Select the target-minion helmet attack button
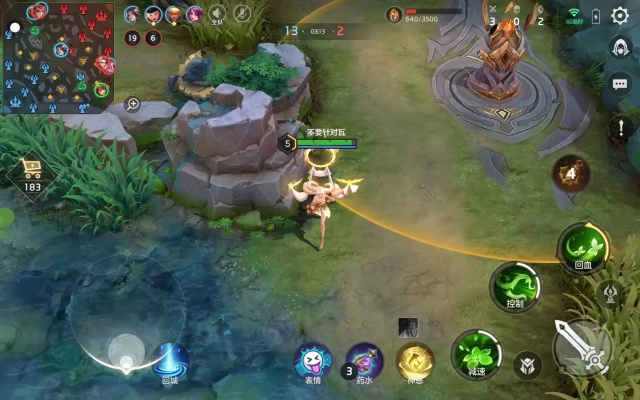Image resolution: width=640 pixels, height=400 pixels. pos(527,366)
